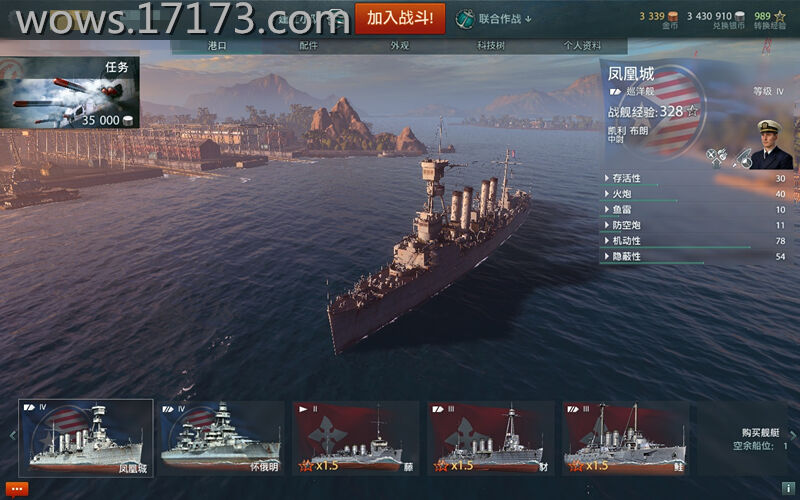The image size is (800, 500).
Task: Pick the 财 ship card
Action: coord(491,437)
